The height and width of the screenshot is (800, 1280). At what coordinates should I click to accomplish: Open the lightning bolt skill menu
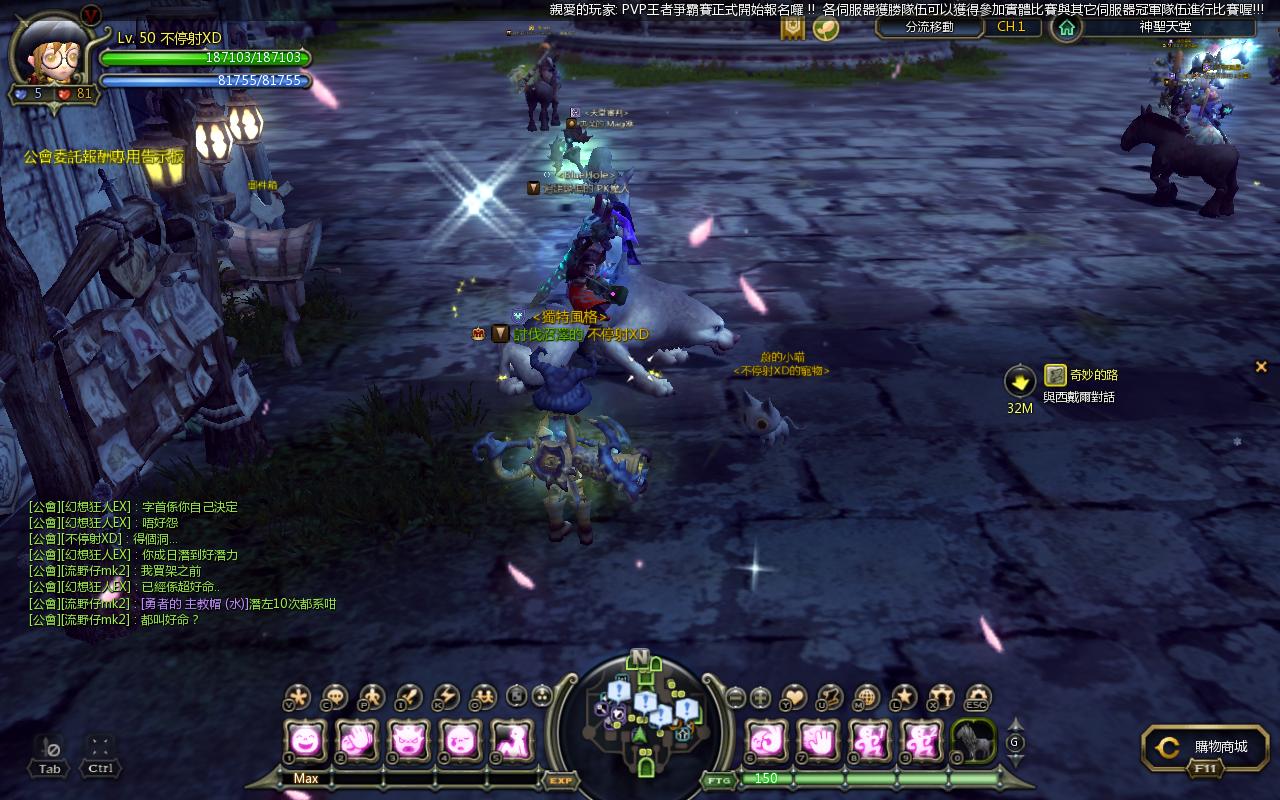445,696
